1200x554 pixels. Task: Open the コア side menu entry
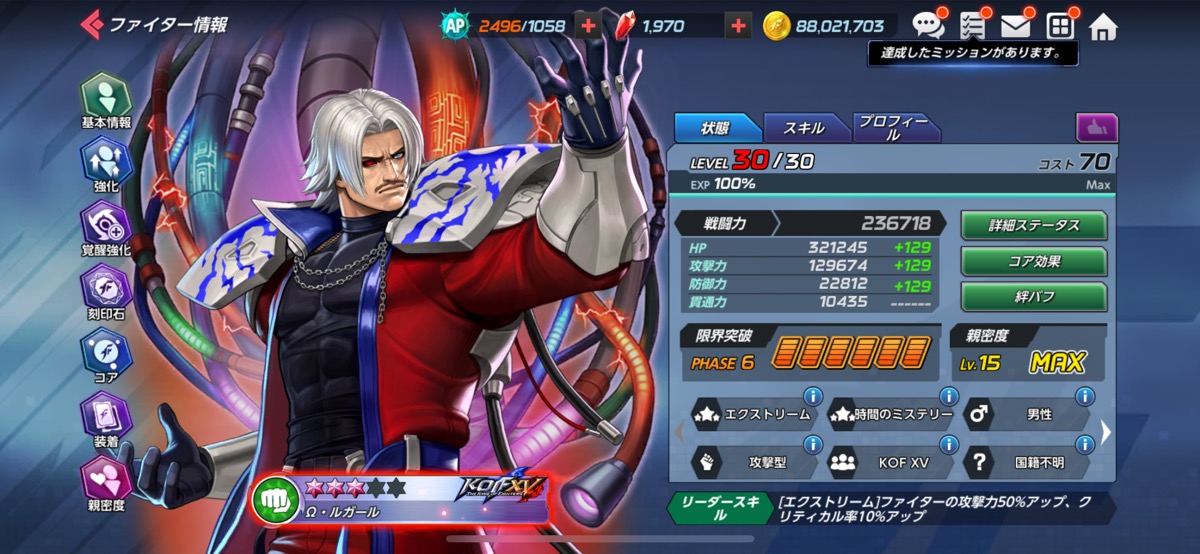(x=105, y=356)
